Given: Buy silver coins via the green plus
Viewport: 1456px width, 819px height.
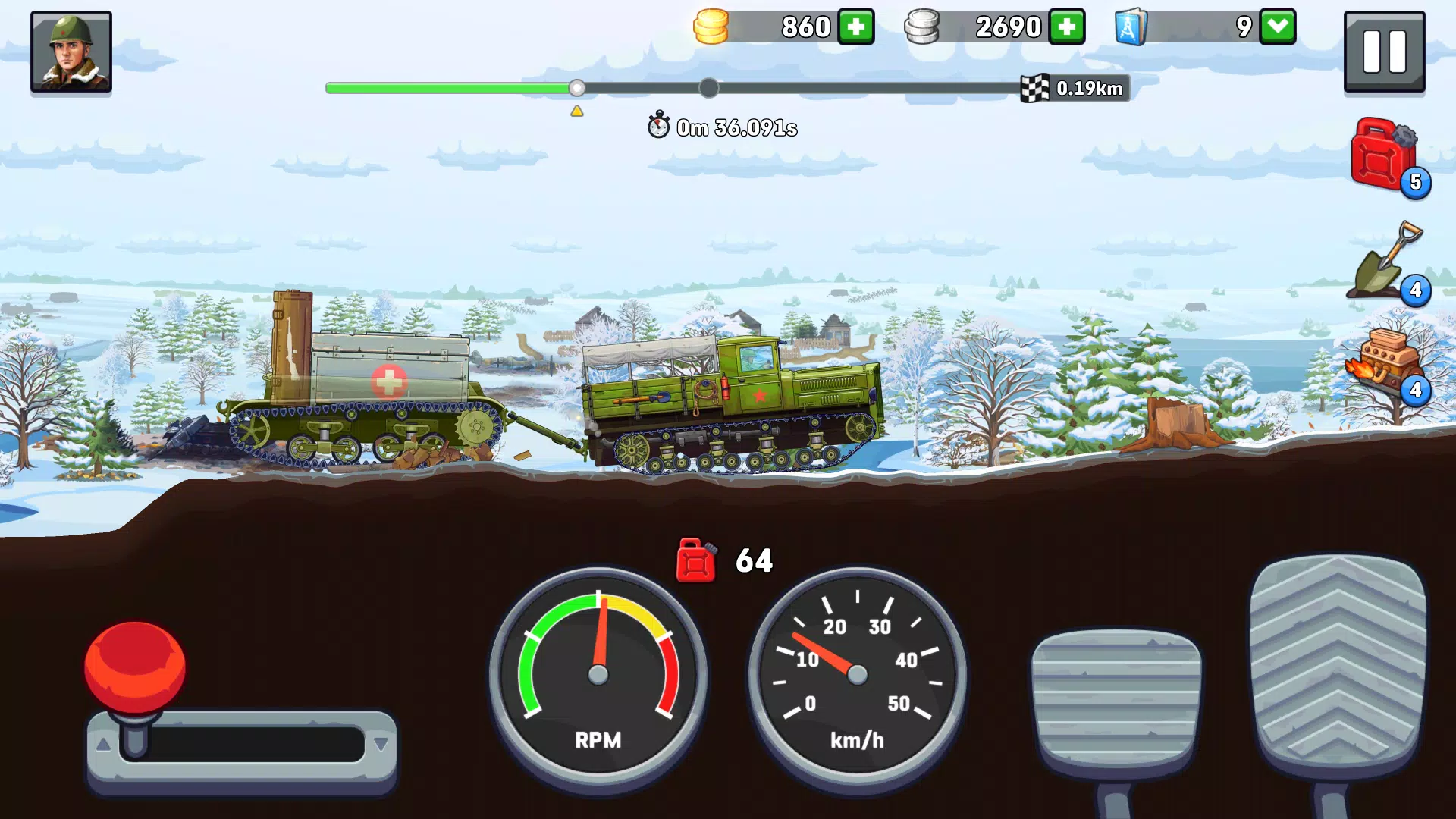Looking at the screenshot, I should point(1067,27).
